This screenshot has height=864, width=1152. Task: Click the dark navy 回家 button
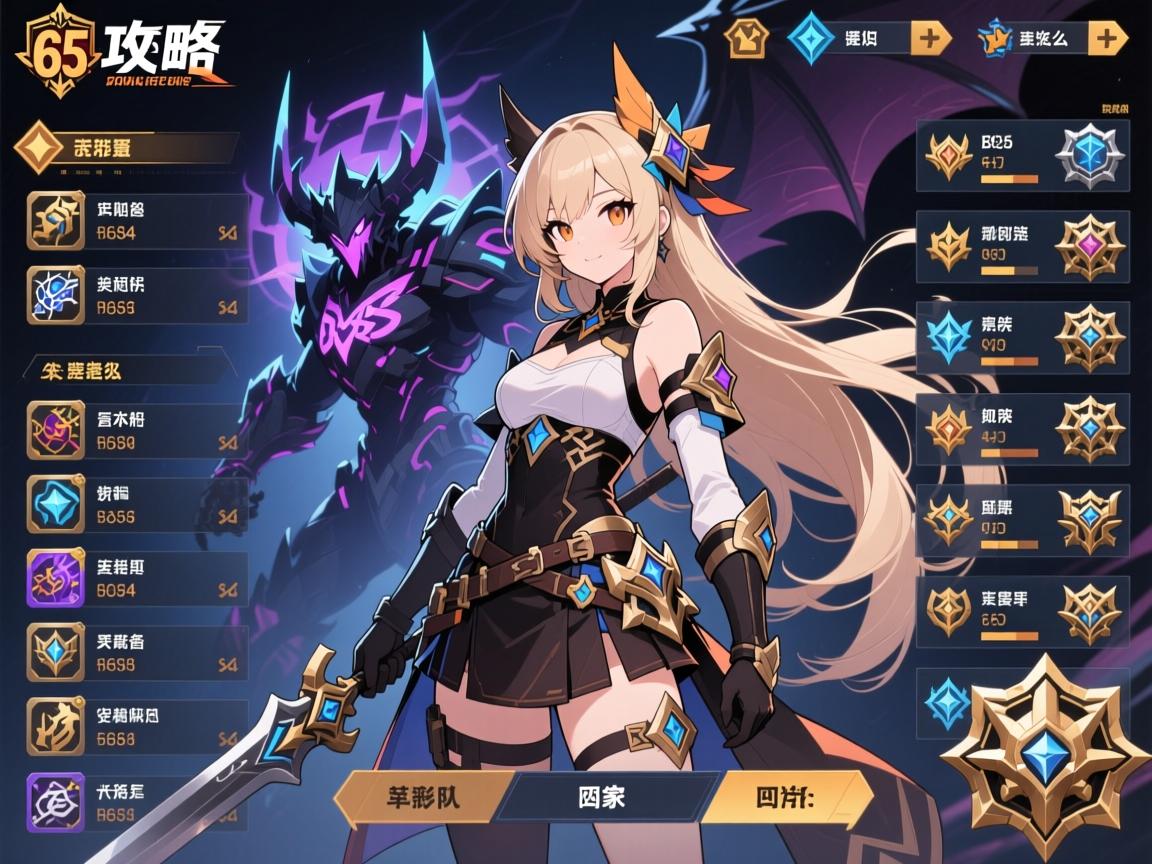pos(604,800)
